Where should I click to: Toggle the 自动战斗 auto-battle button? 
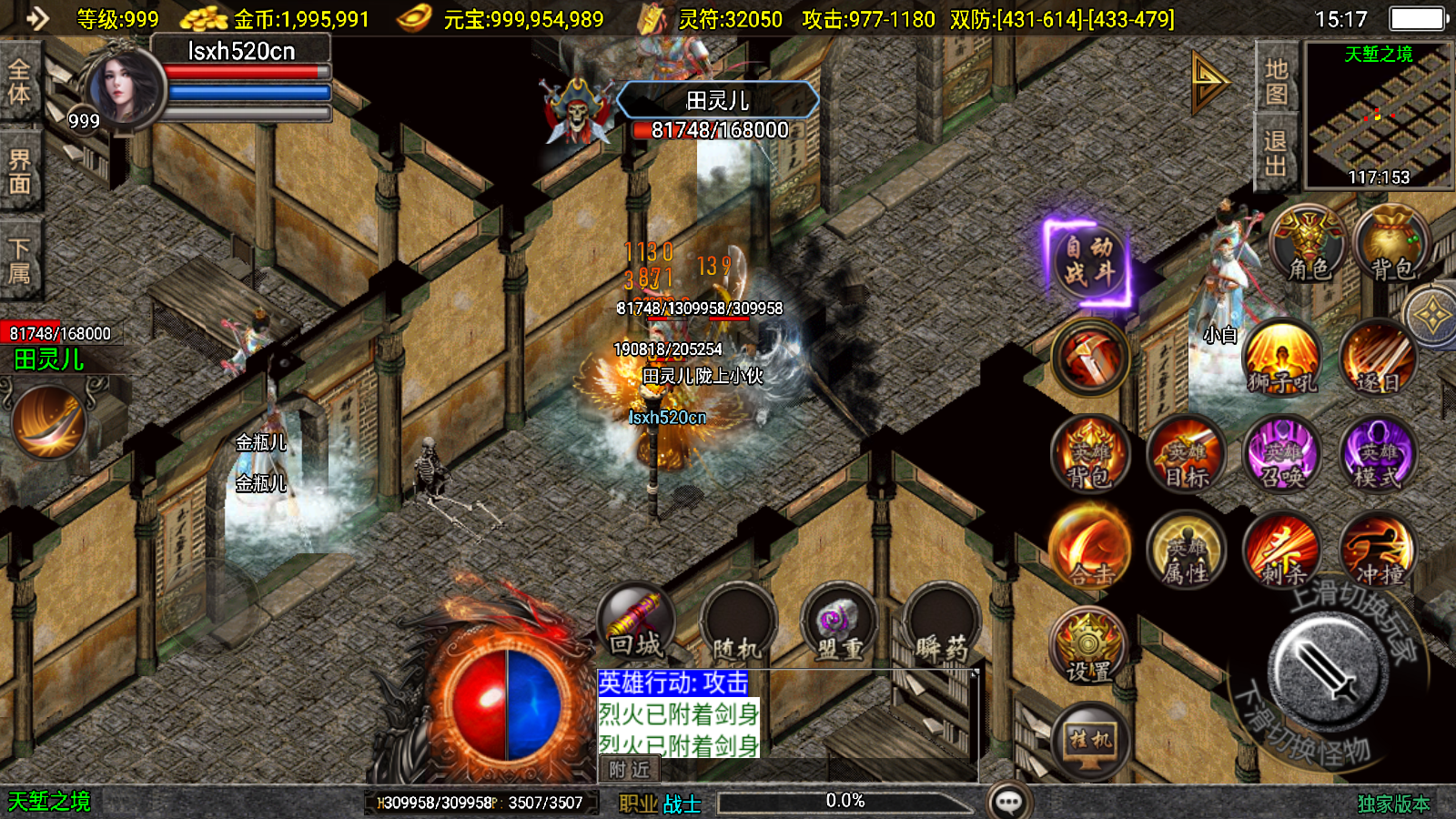point(1088,261)
